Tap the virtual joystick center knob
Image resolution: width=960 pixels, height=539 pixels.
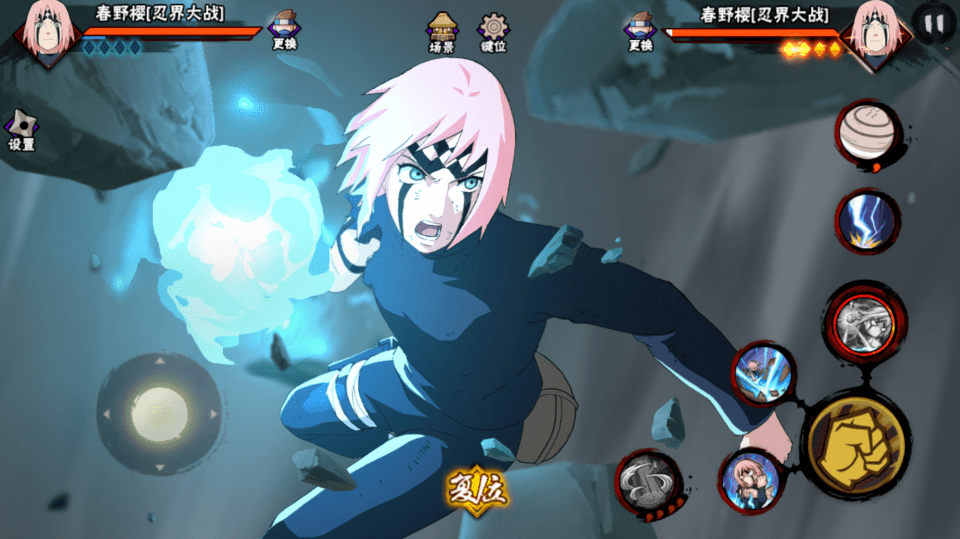tap(159, 412)
